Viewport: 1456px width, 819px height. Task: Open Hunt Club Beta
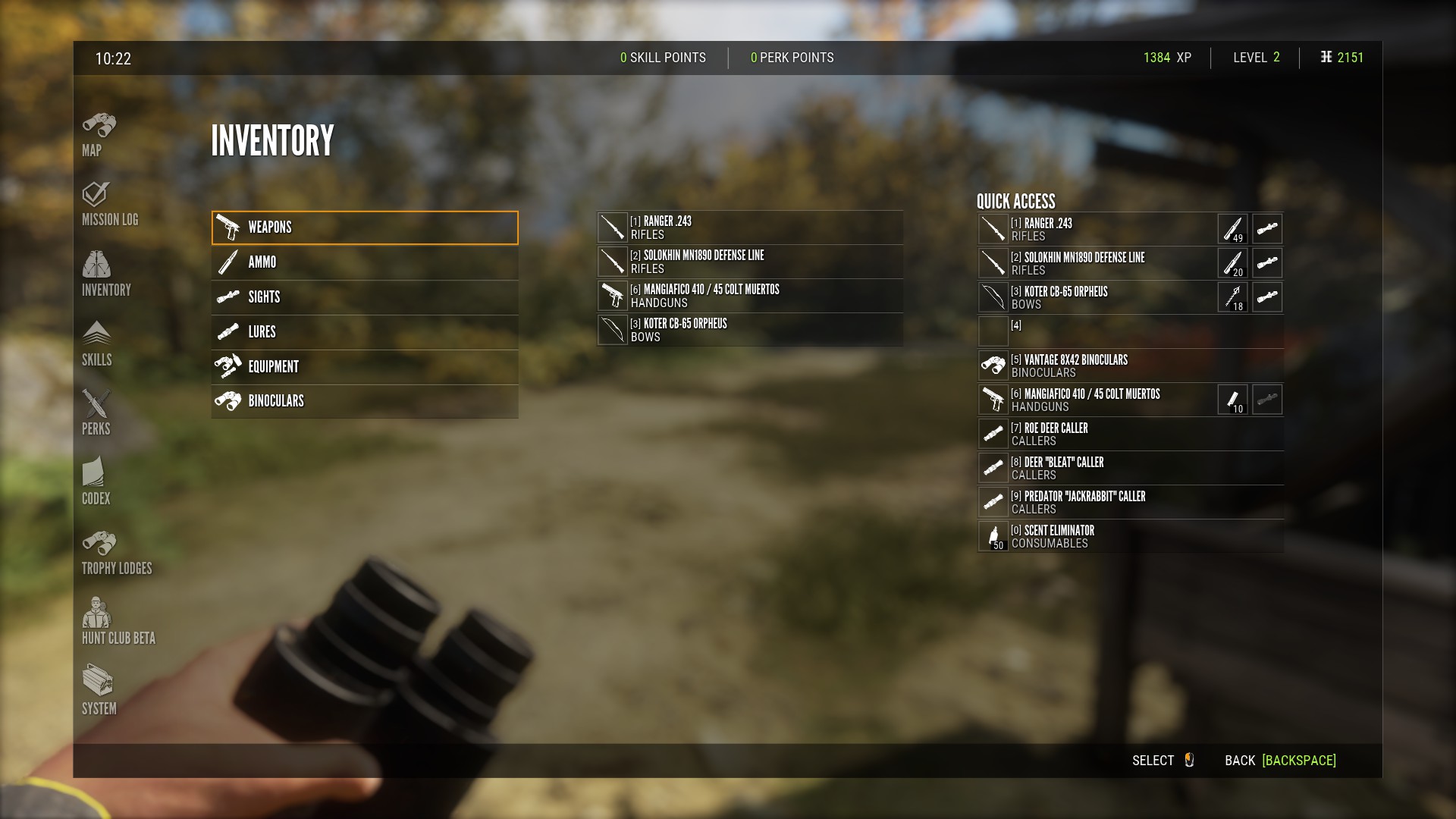click(118, 622)
